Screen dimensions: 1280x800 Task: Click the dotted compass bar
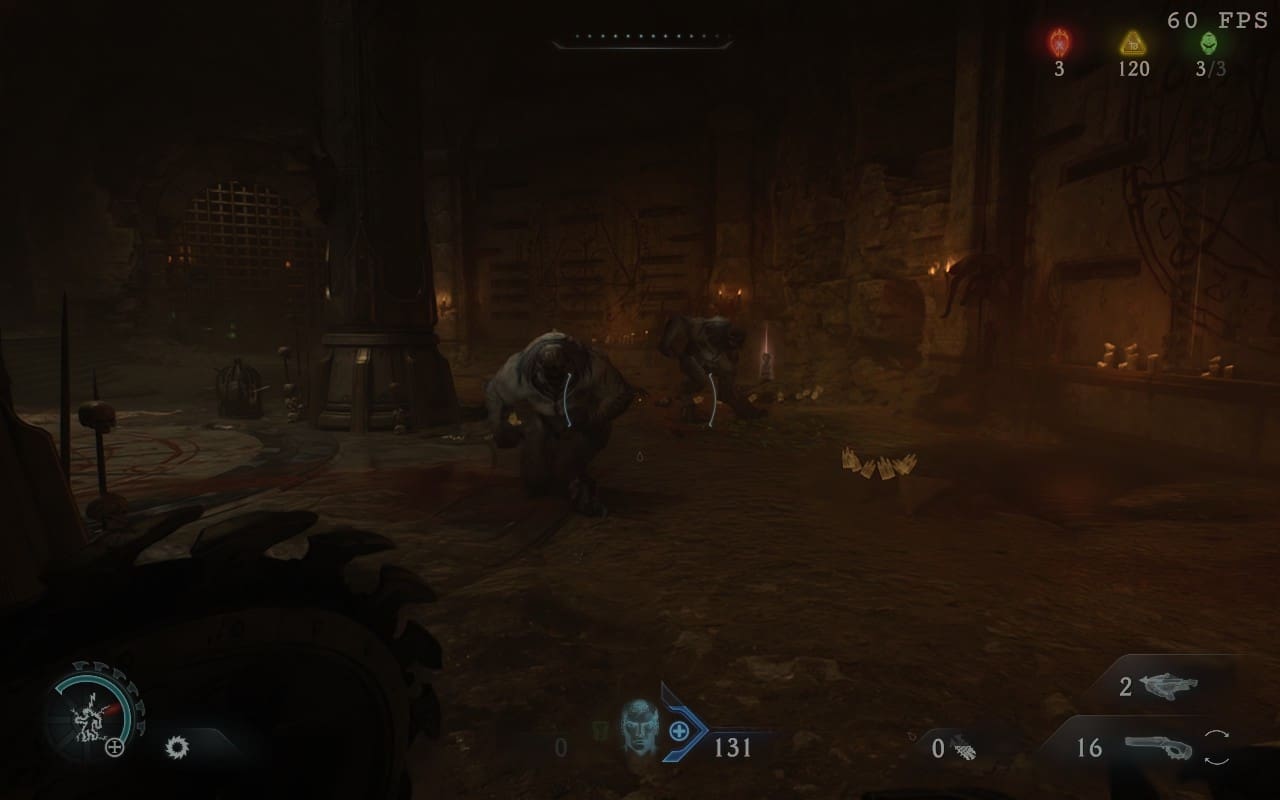641,41
